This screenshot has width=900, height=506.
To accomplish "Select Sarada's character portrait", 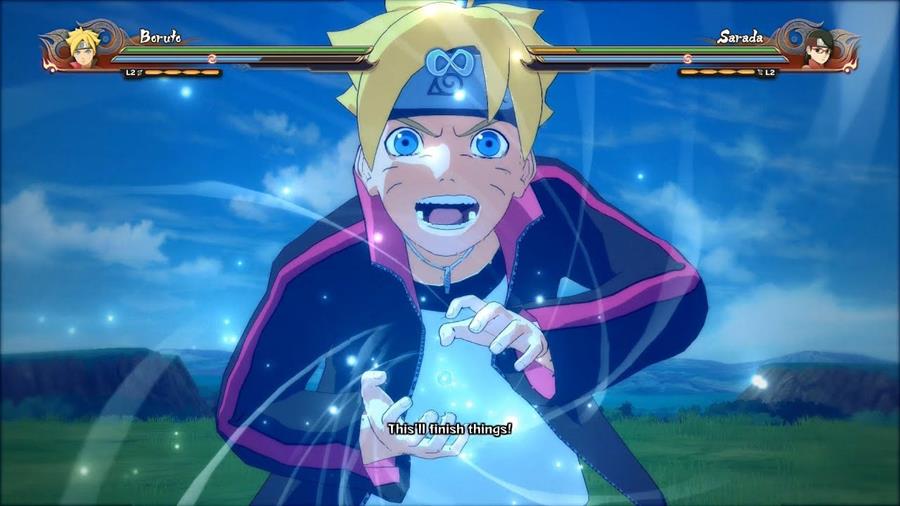I will click(820, 48).
